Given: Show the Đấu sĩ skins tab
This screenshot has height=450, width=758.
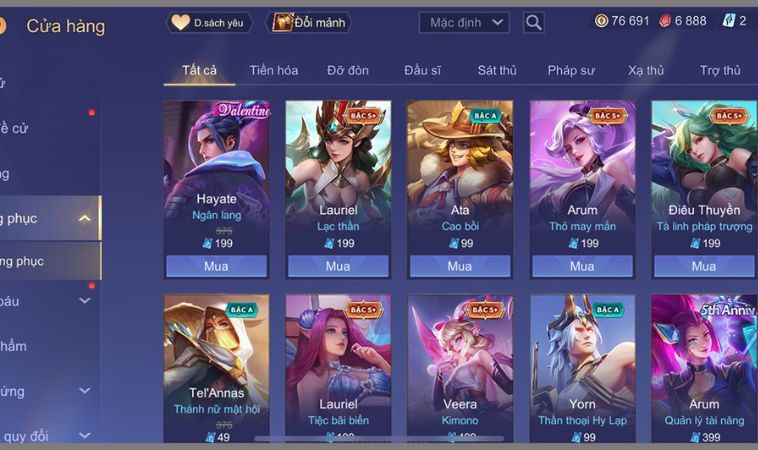Looking at the screenshot, I should tap(423, 70).
